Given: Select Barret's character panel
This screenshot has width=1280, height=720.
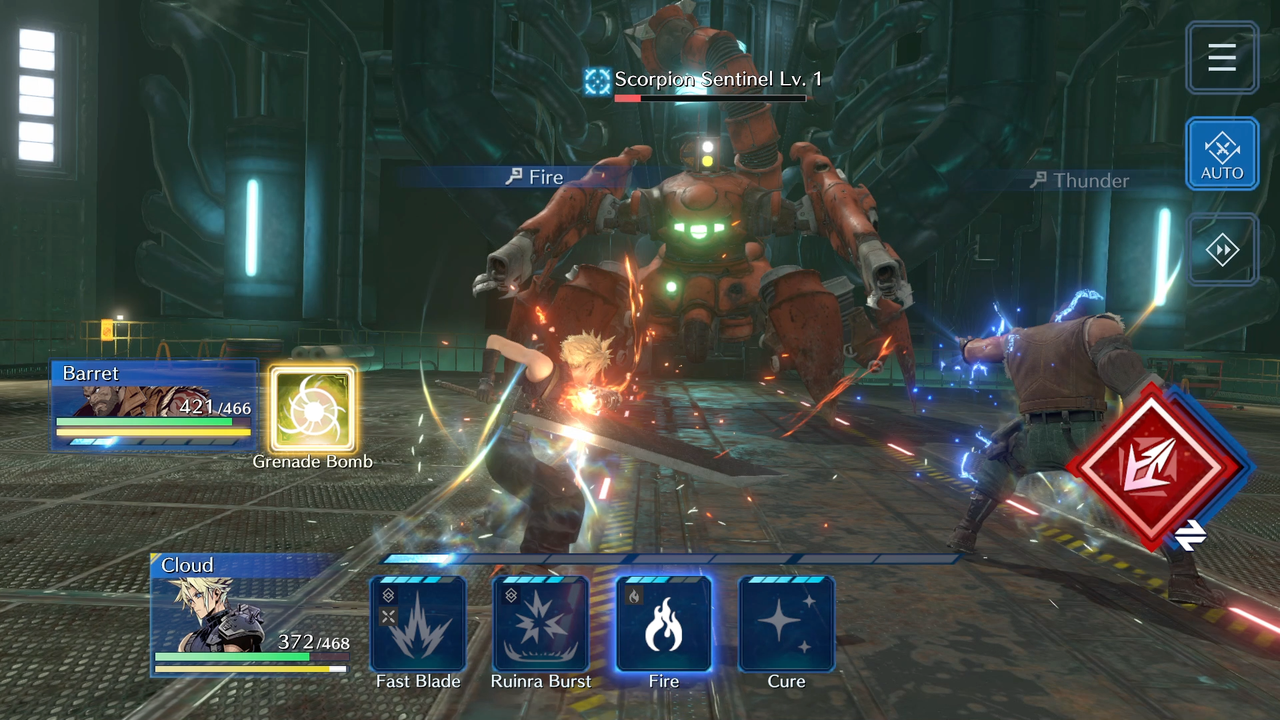Looking at the screenshot, I should 154,405.
